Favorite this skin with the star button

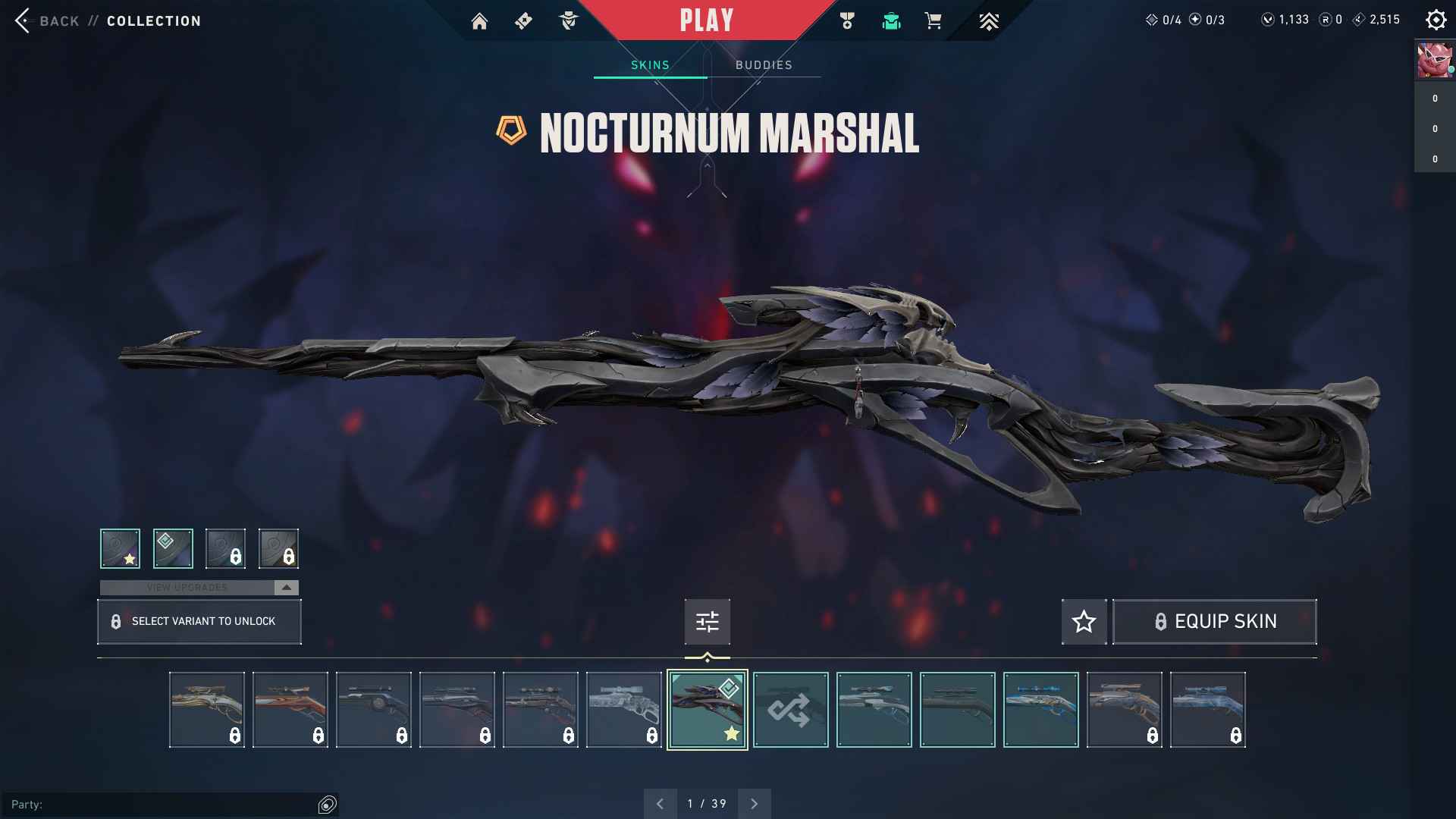click(1084, 622)
